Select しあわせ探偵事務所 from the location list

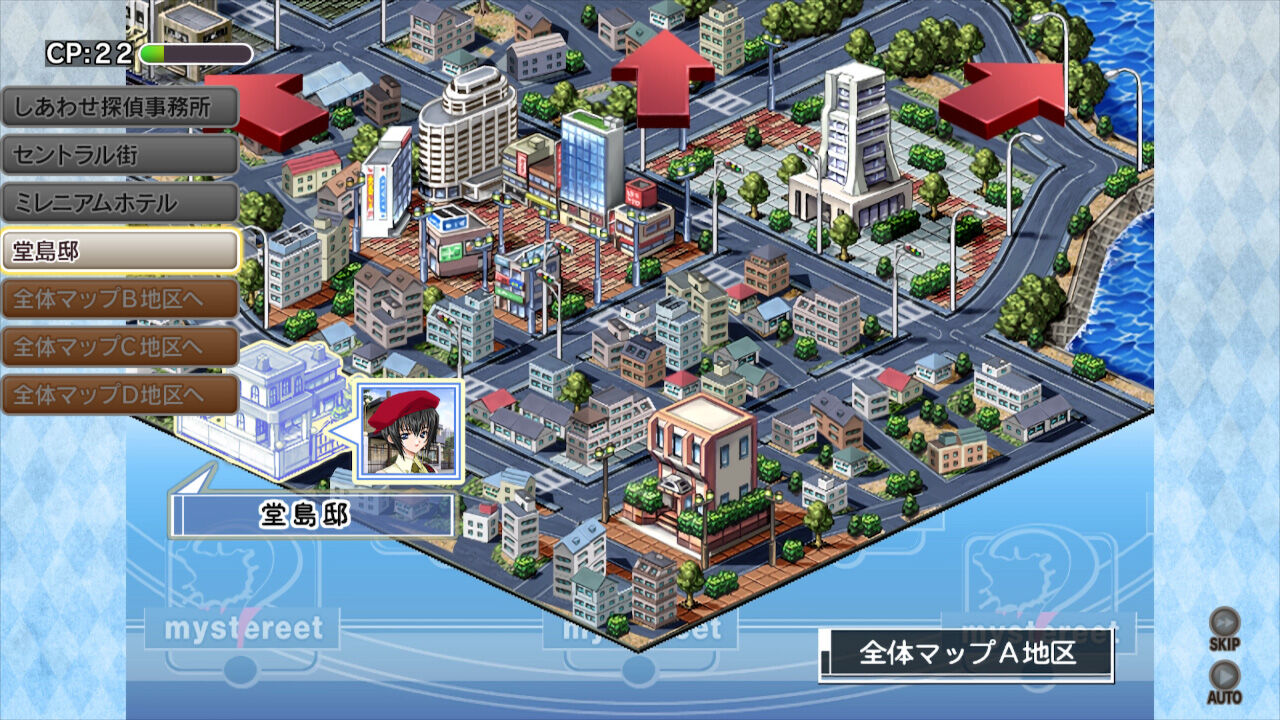point(118,105)
